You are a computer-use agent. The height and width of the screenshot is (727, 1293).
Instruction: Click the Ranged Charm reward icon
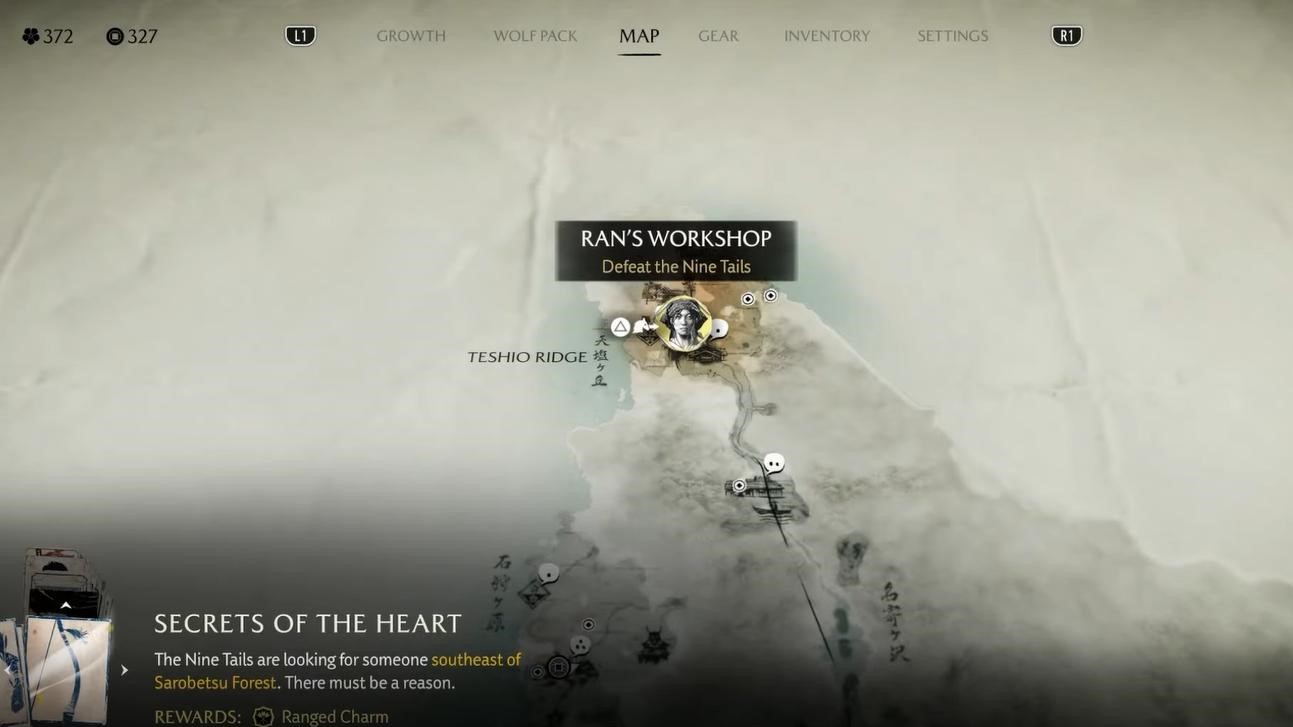tap(263, 716)
